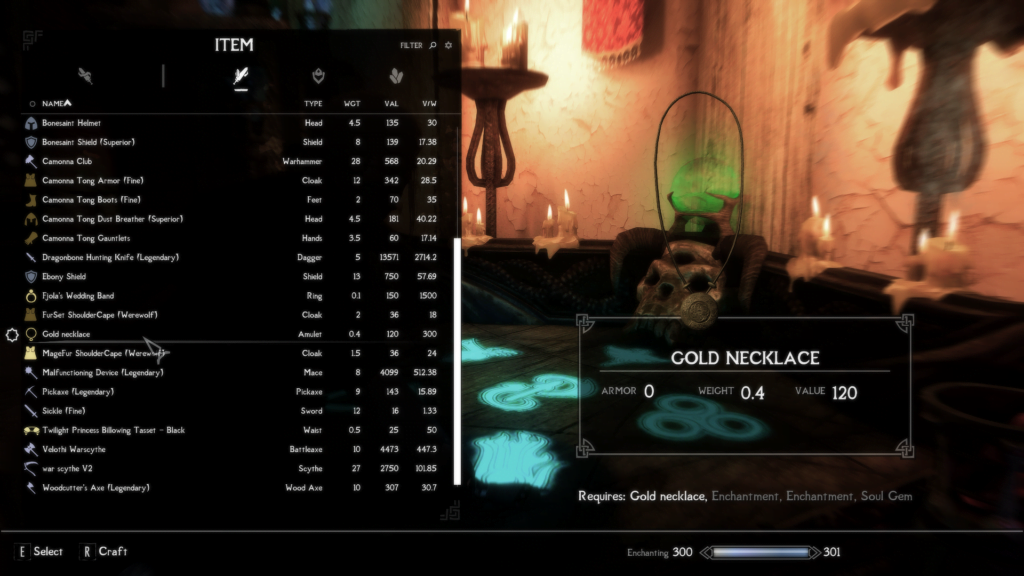Select the item category feather tab
The image size is (1024, 576).
240,76
